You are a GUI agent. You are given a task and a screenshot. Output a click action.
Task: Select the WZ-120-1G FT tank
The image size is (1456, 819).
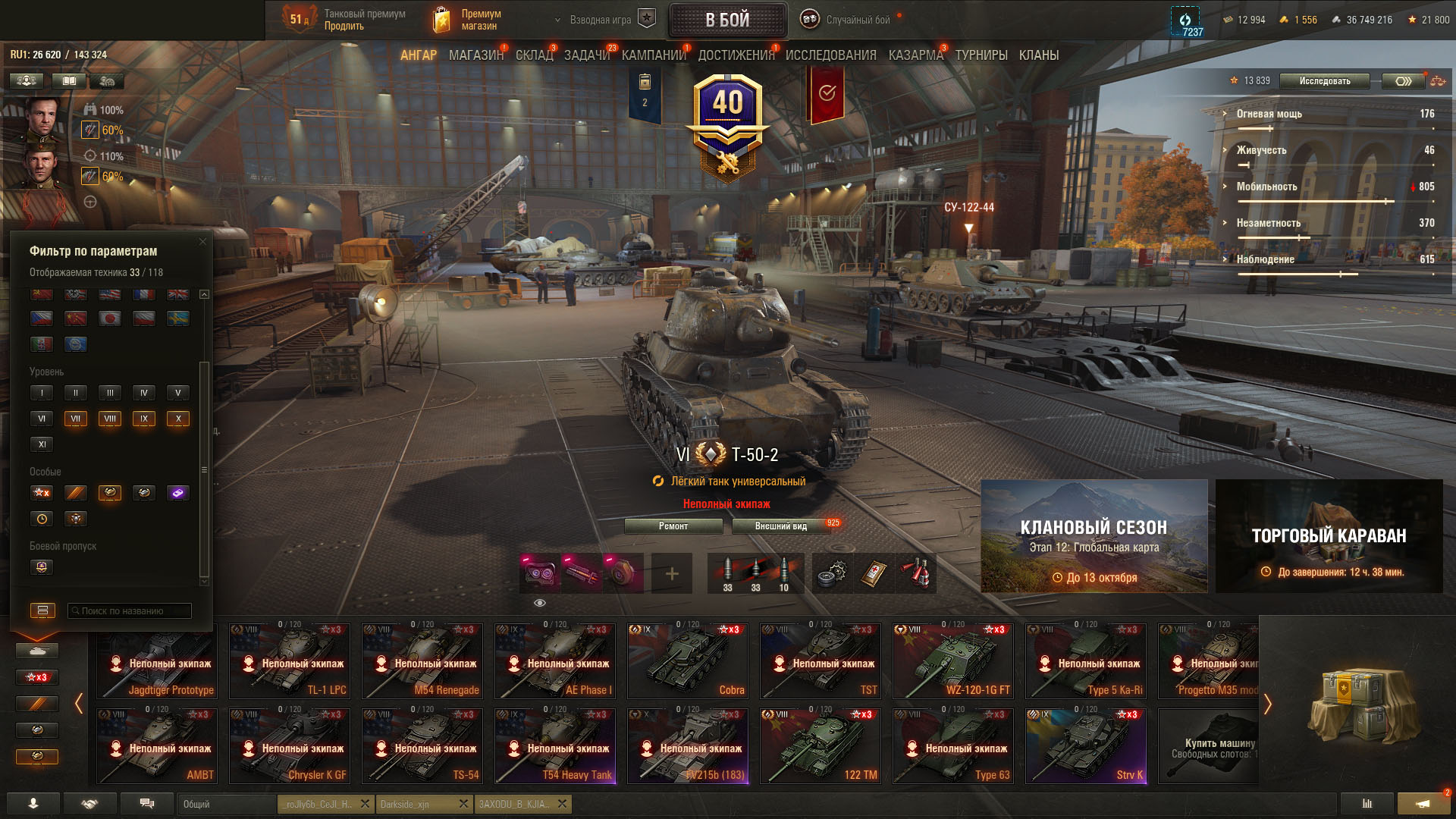tap(952, 661)
